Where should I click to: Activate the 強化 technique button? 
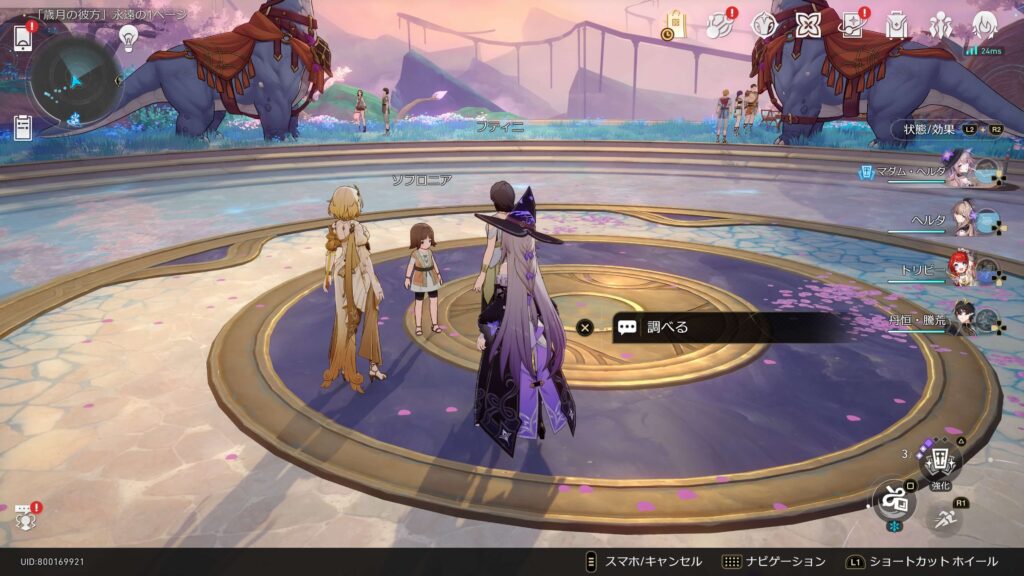tap(940, 461)
